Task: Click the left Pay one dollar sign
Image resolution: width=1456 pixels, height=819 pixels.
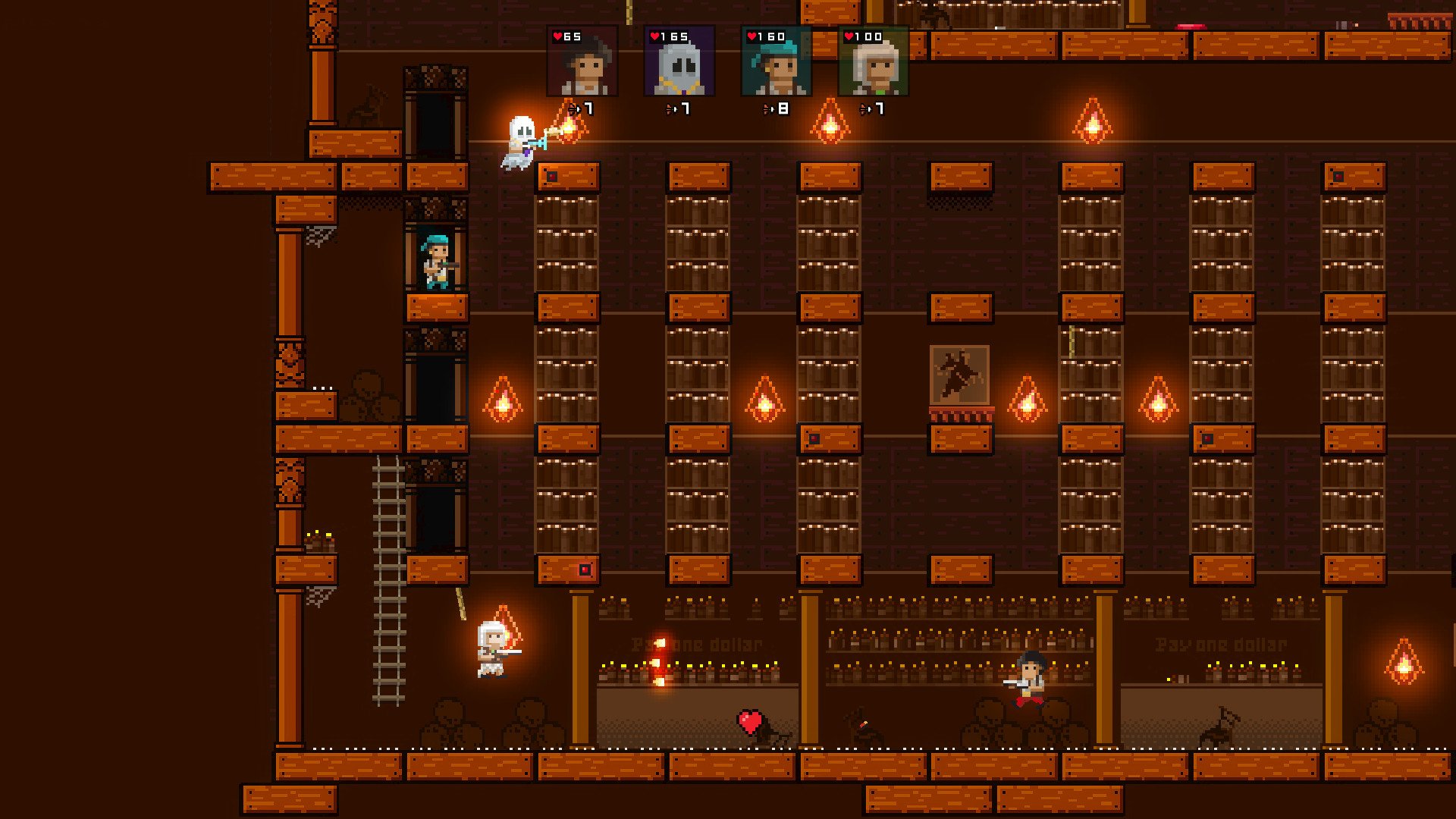Action: tap(696, 643)
